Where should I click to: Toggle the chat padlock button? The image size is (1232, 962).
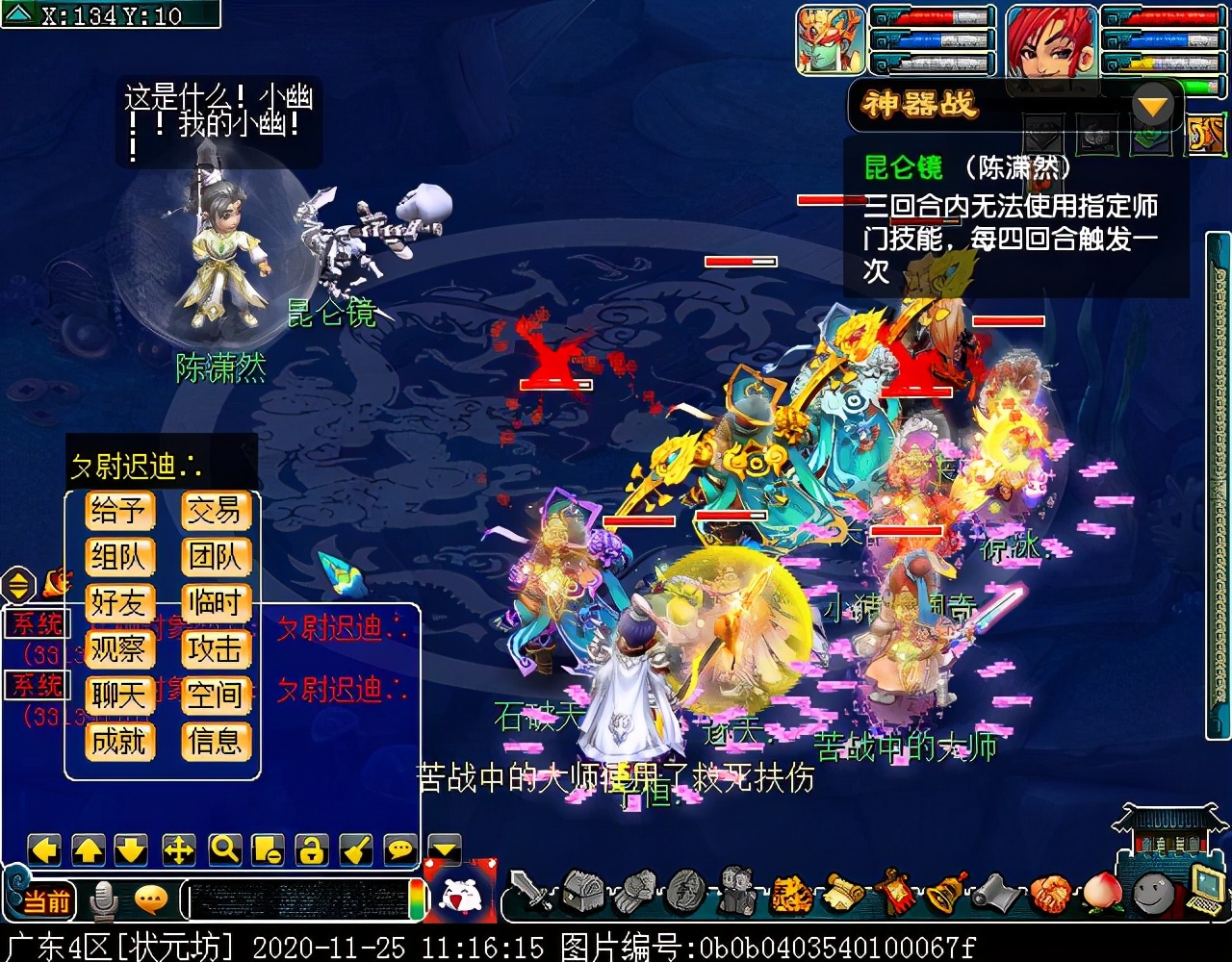[x=311, y=849]
